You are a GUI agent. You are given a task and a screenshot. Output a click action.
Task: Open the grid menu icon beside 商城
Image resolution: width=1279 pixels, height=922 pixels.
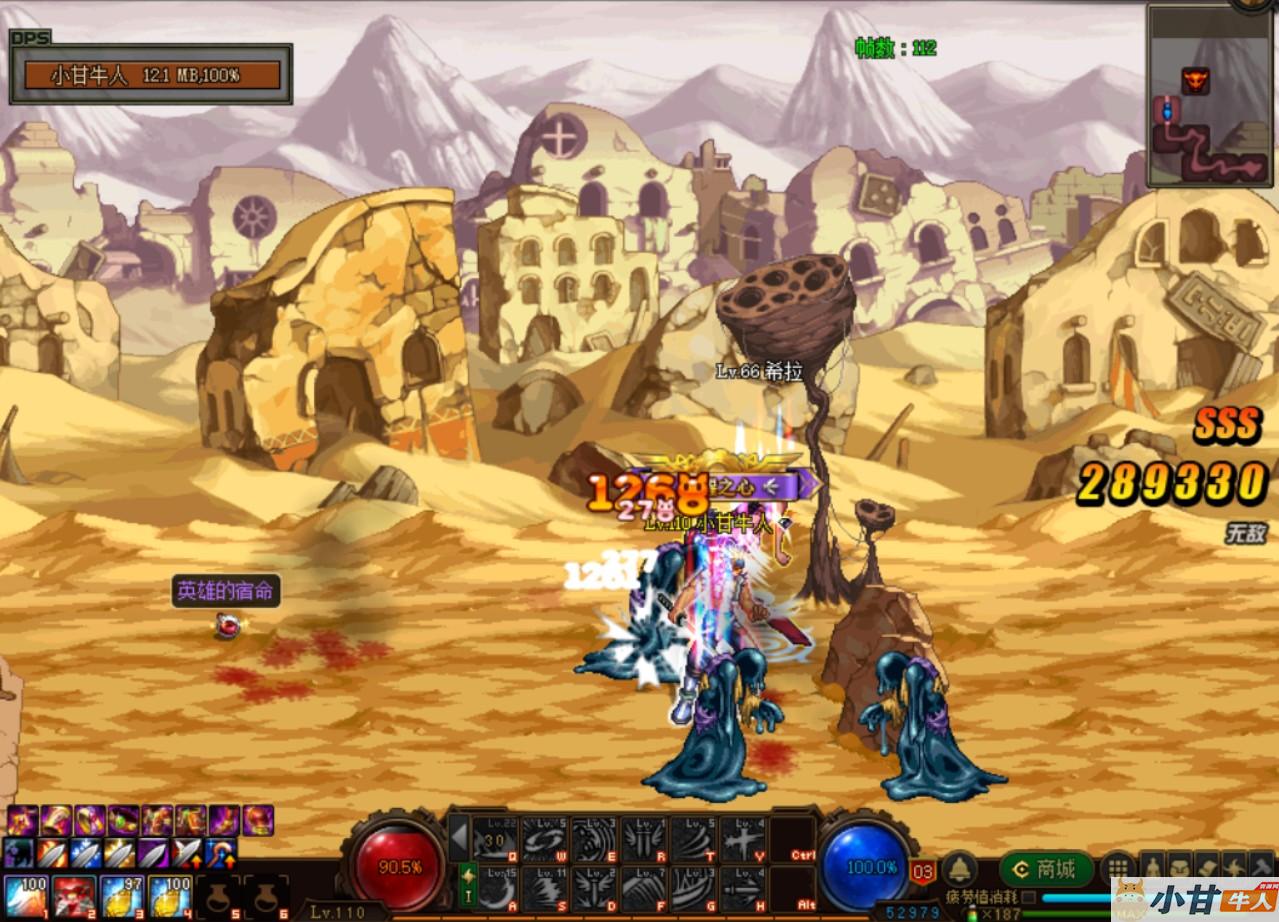(1118, 867)
